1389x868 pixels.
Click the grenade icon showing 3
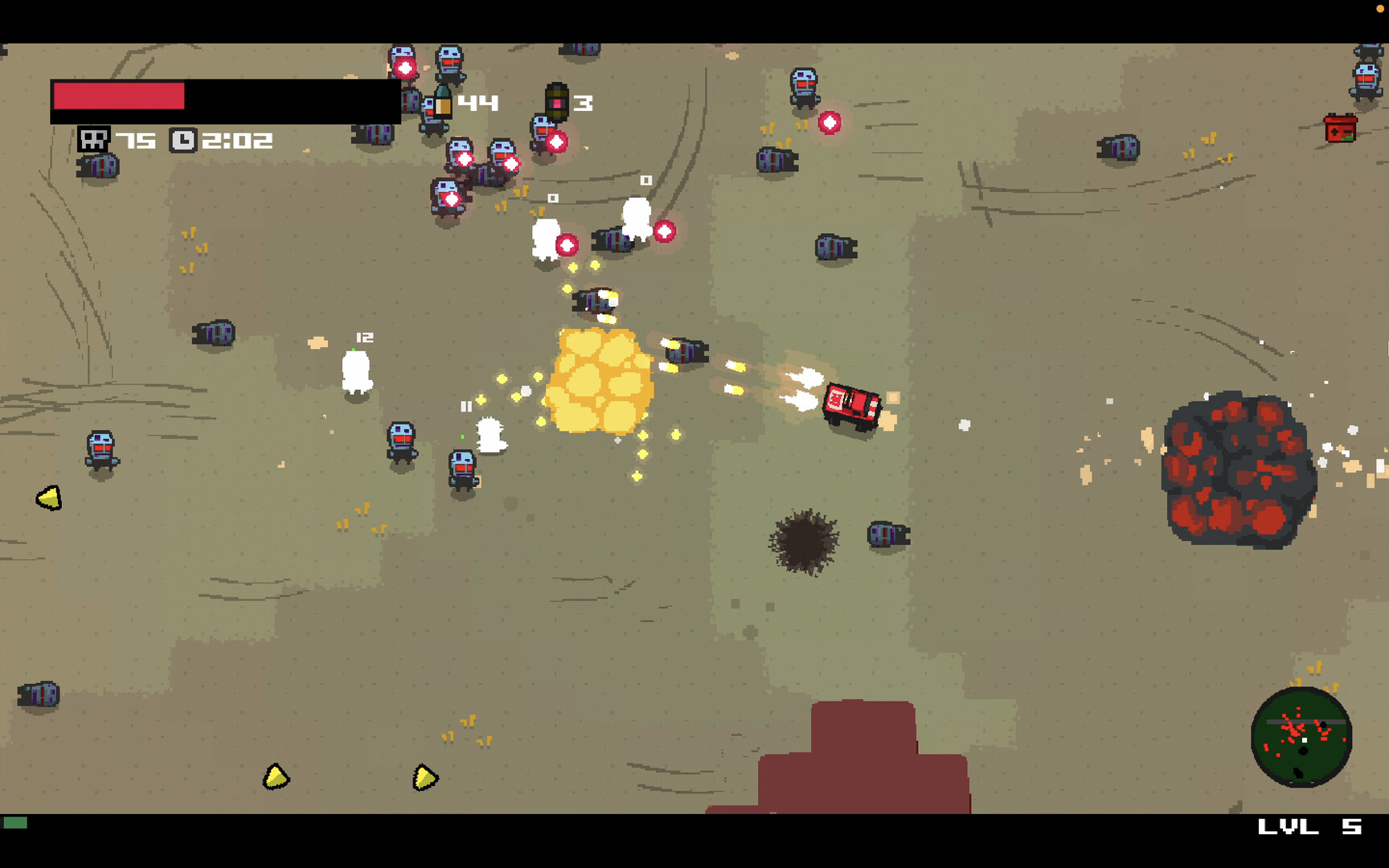556,100
